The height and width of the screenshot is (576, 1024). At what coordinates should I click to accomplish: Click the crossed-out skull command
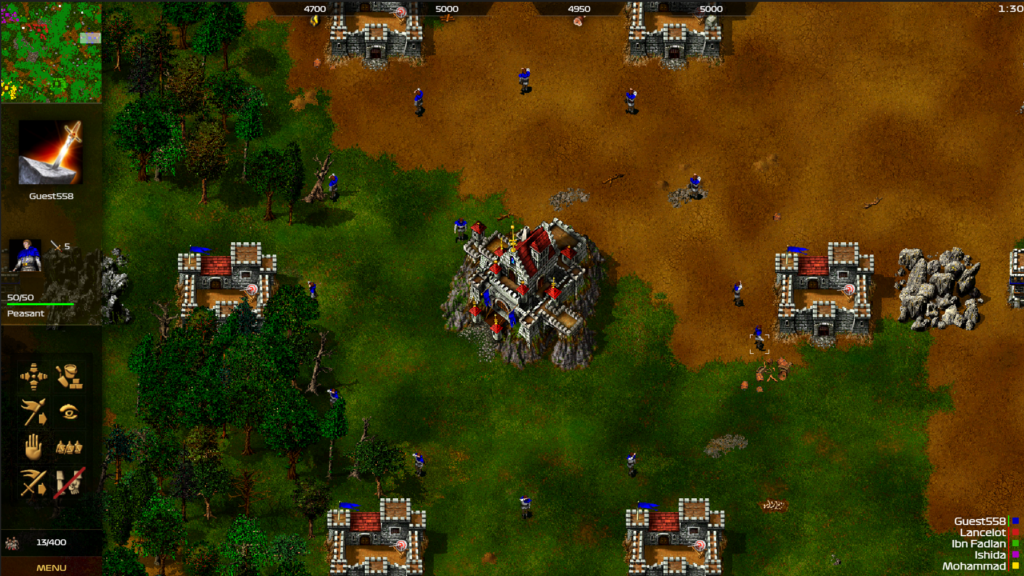pos(68,483)
